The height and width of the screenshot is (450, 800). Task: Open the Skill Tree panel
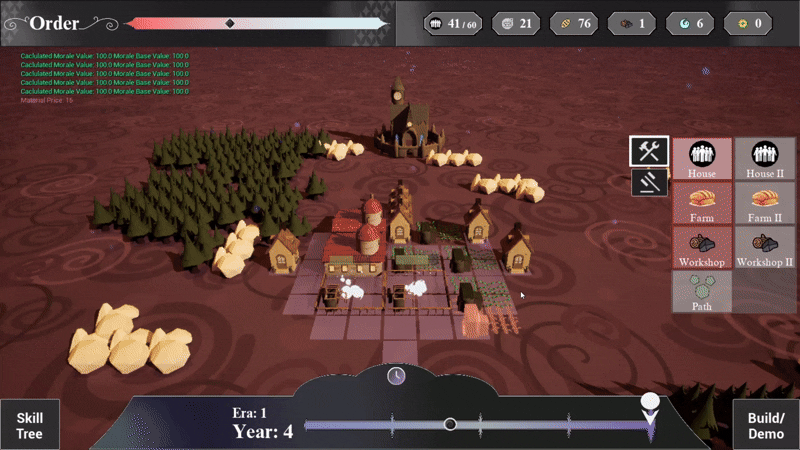[x=30, y=426]
